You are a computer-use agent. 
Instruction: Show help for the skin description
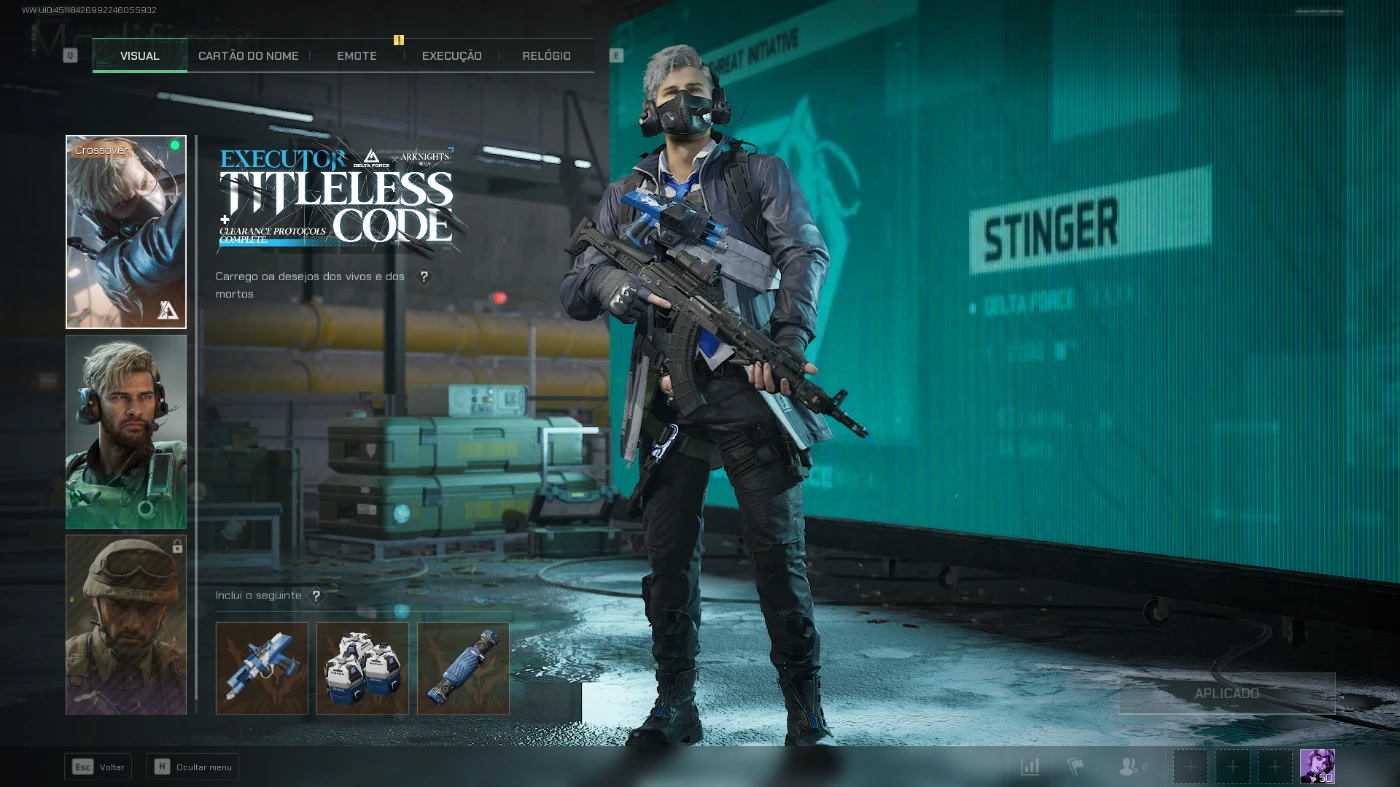pos(424,277)
